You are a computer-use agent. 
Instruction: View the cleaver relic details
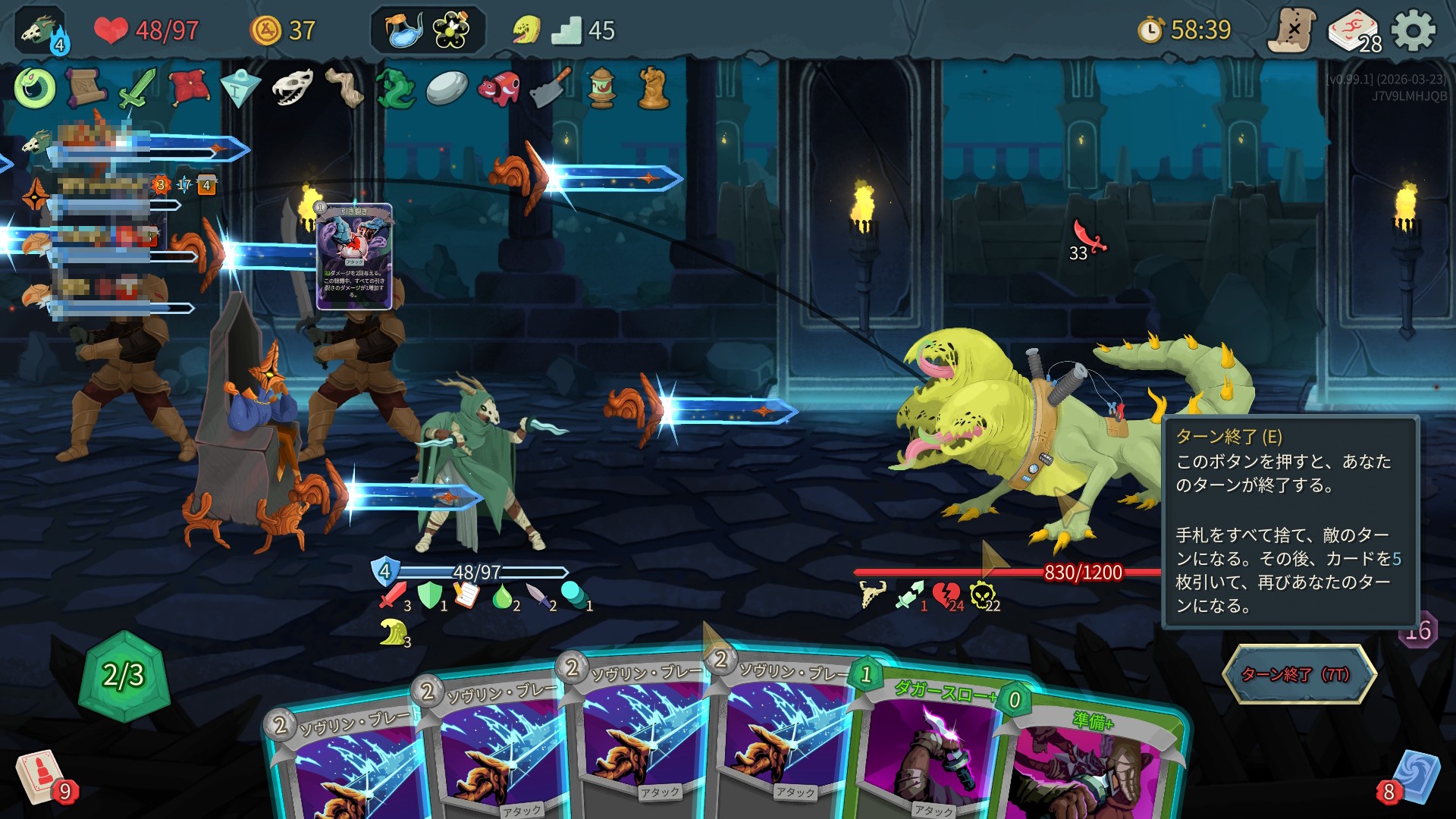pyautogui.click(x=550, y=88)
